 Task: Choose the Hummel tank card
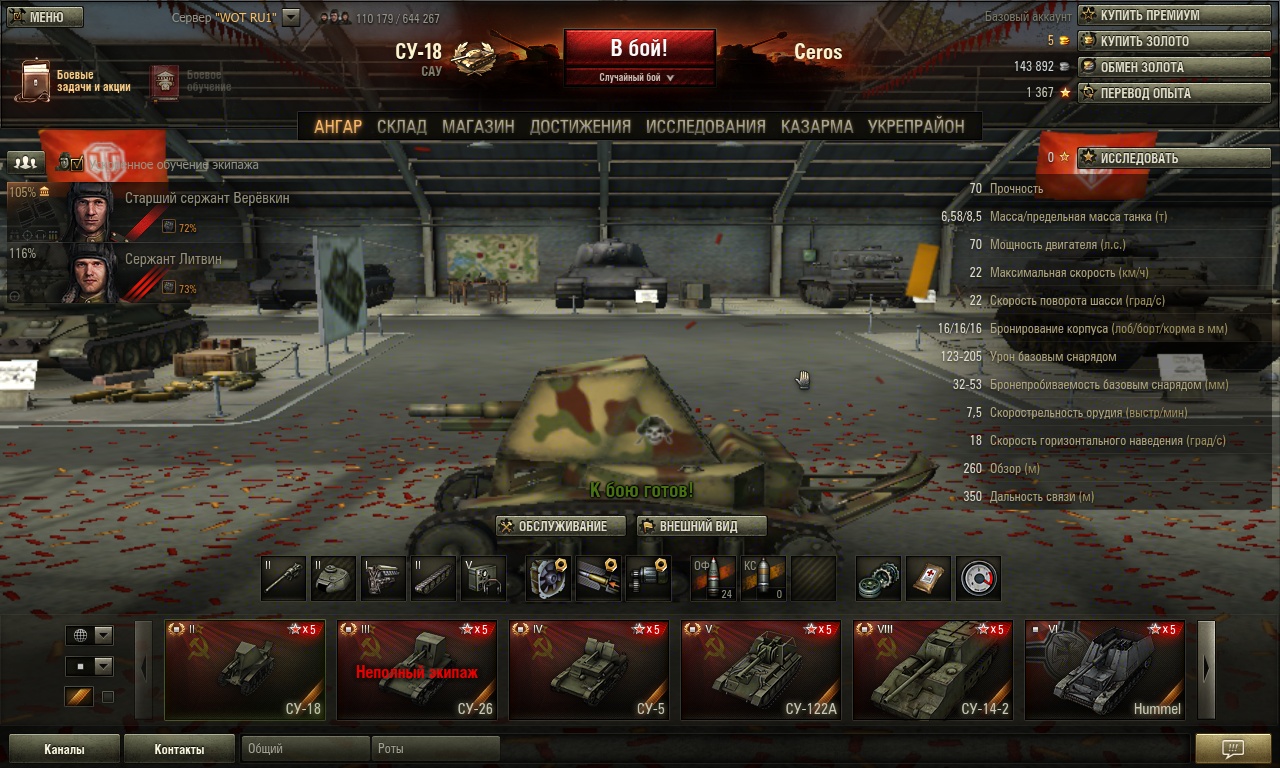tap(1104, 670)
